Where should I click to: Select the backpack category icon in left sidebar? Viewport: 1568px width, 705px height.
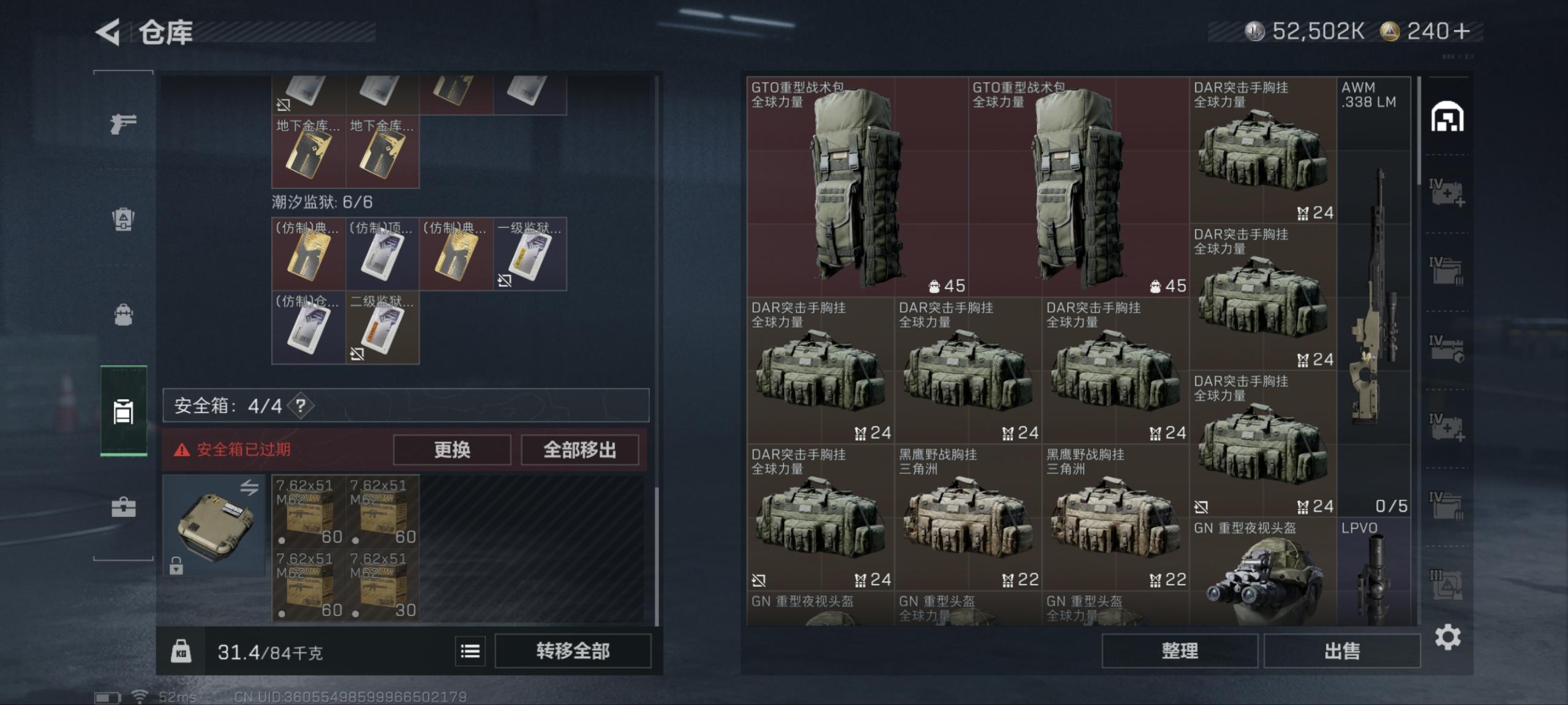[x=123, y=316]
